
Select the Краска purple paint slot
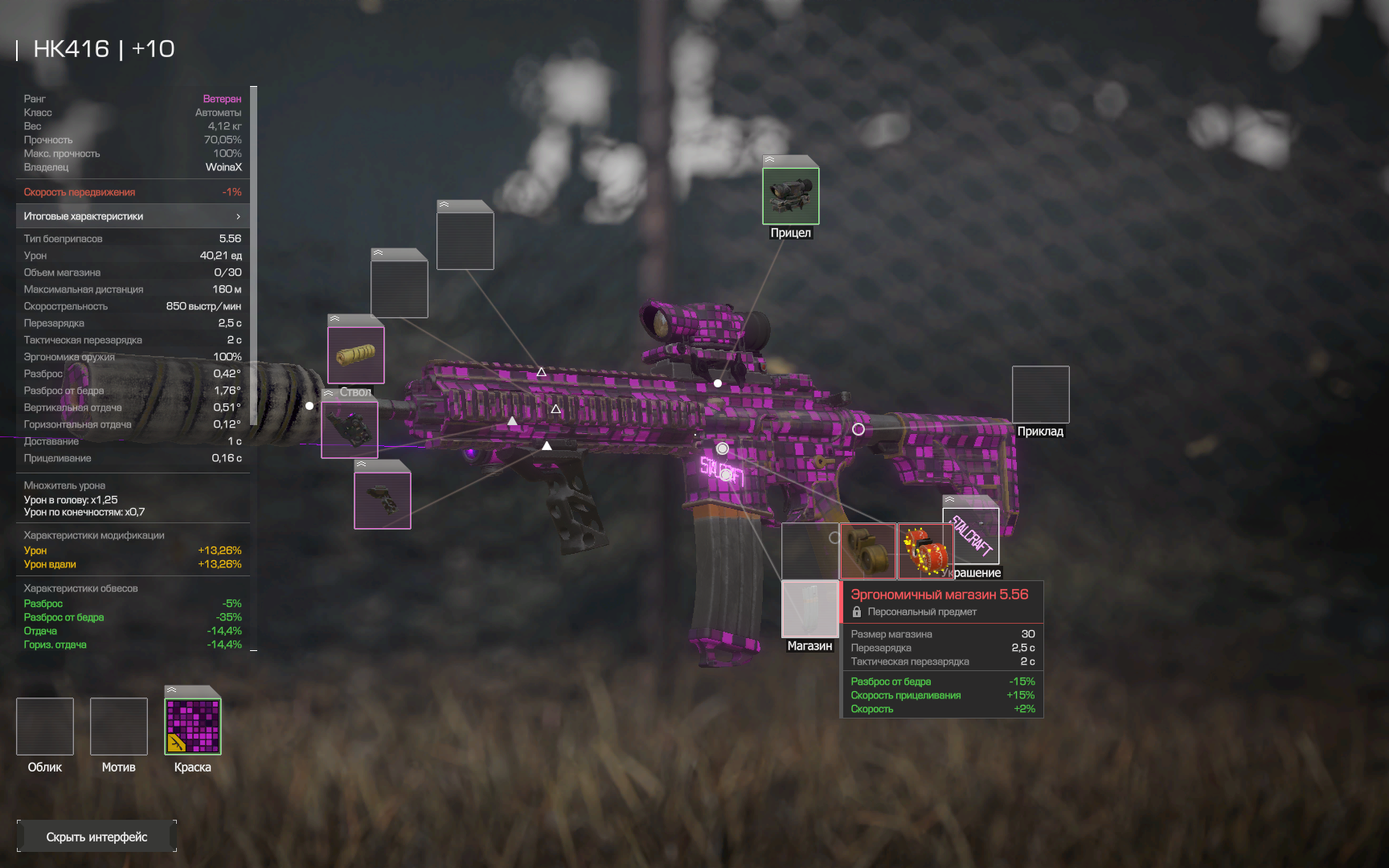coord(193,727)
